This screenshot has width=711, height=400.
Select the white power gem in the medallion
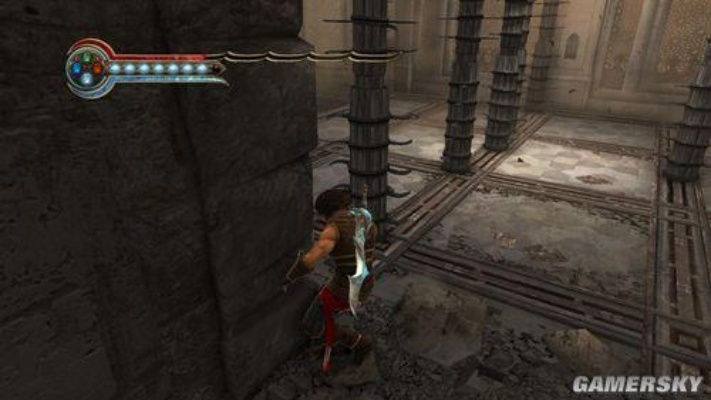(87, 79)
